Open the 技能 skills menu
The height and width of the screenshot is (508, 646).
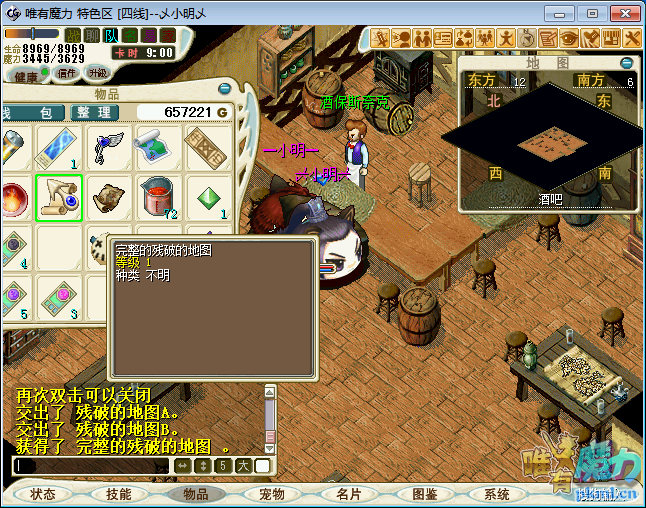[x=118, y=494]
